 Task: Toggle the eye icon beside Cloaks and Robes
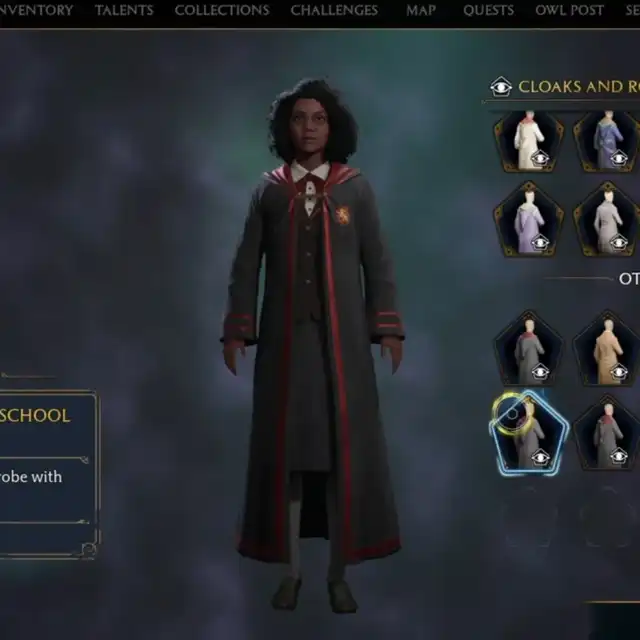click(x=501, y=87)
